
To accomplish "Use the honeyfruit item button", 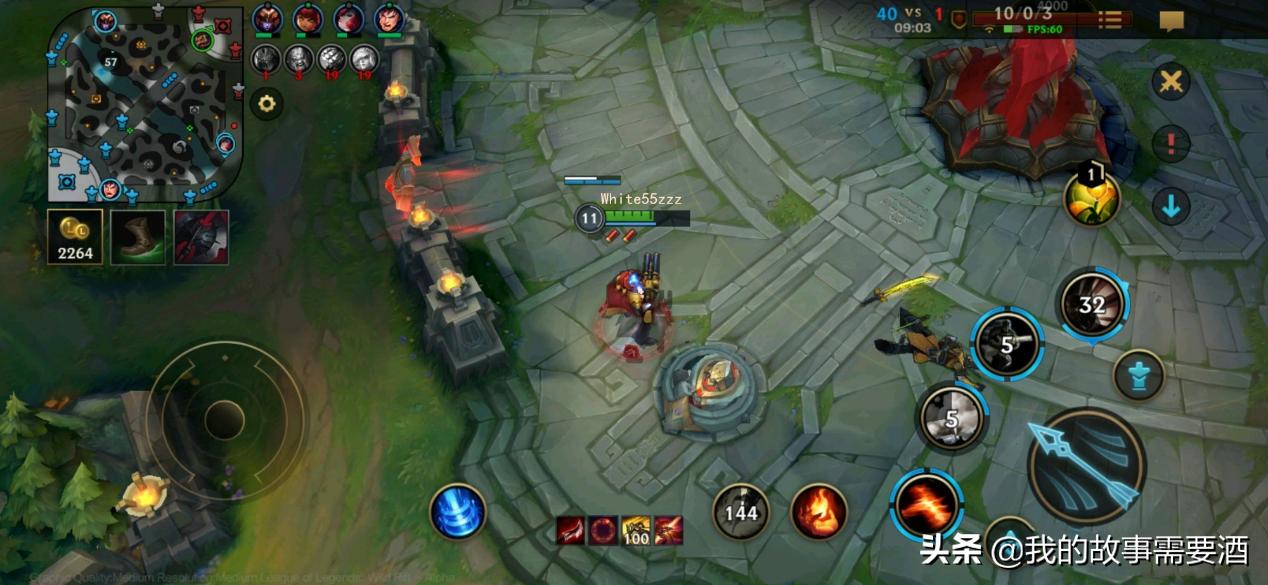I will (1091, 198).
